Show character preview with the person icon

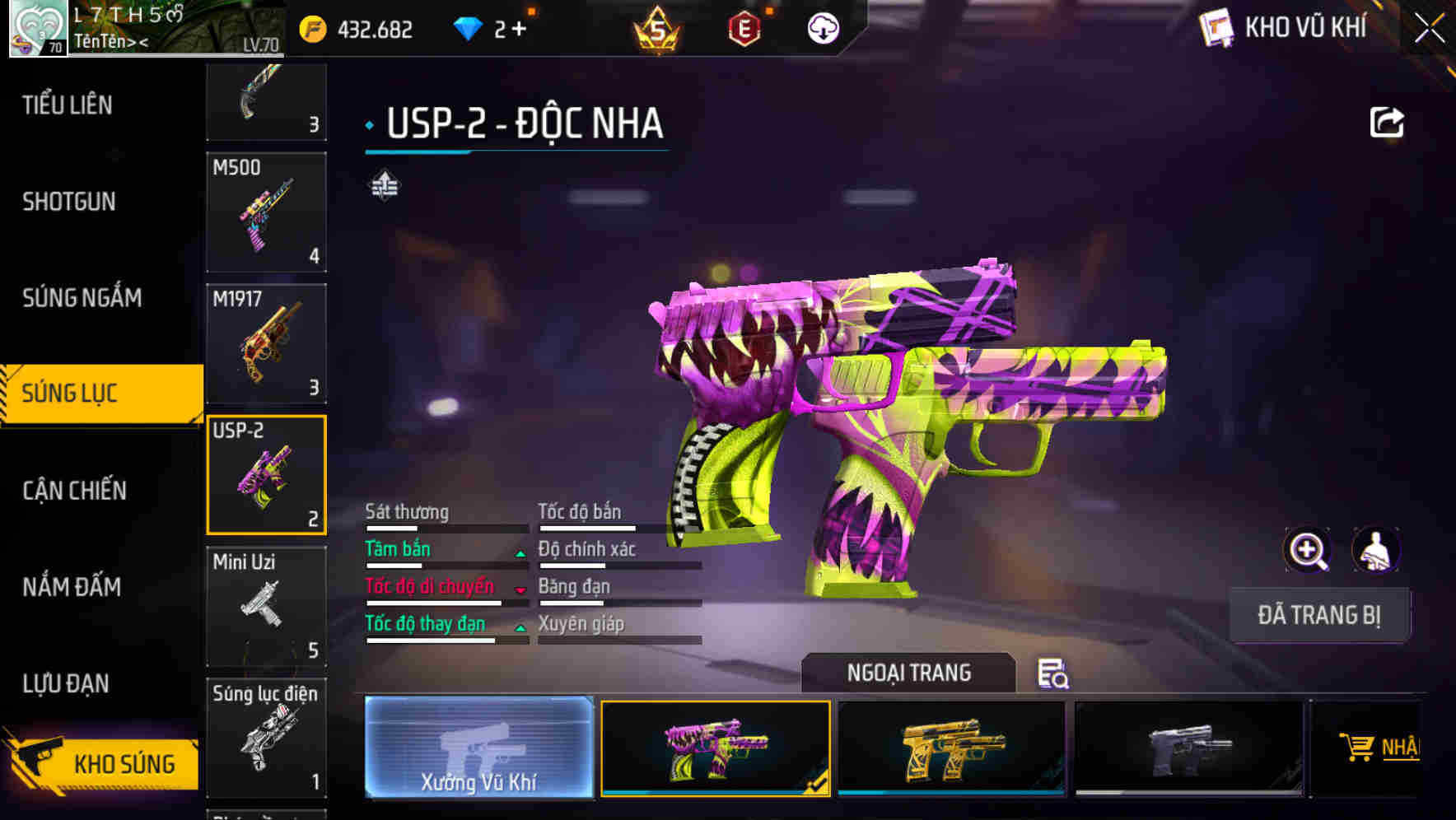1376,549
